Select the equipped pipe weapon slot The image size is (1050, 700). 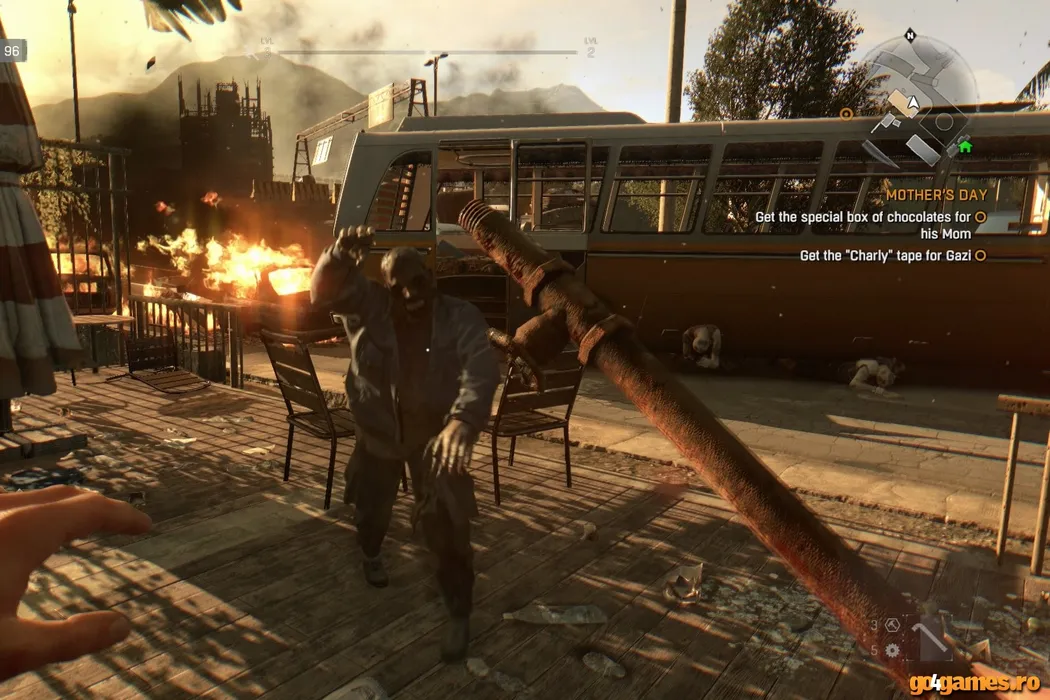(929, 640)
